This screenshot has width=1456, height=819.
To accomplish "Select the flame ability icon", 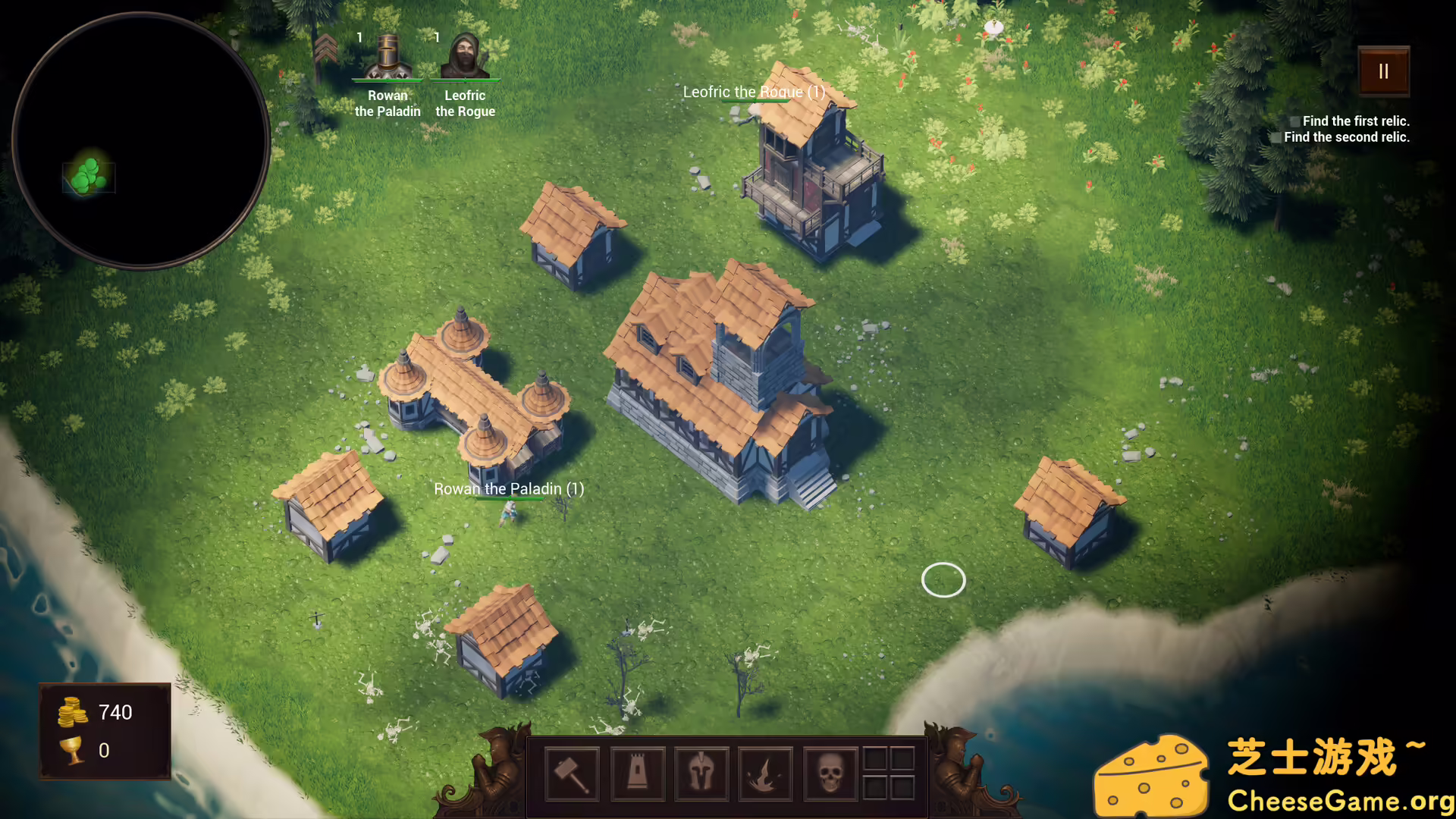I will pos(765,773).
